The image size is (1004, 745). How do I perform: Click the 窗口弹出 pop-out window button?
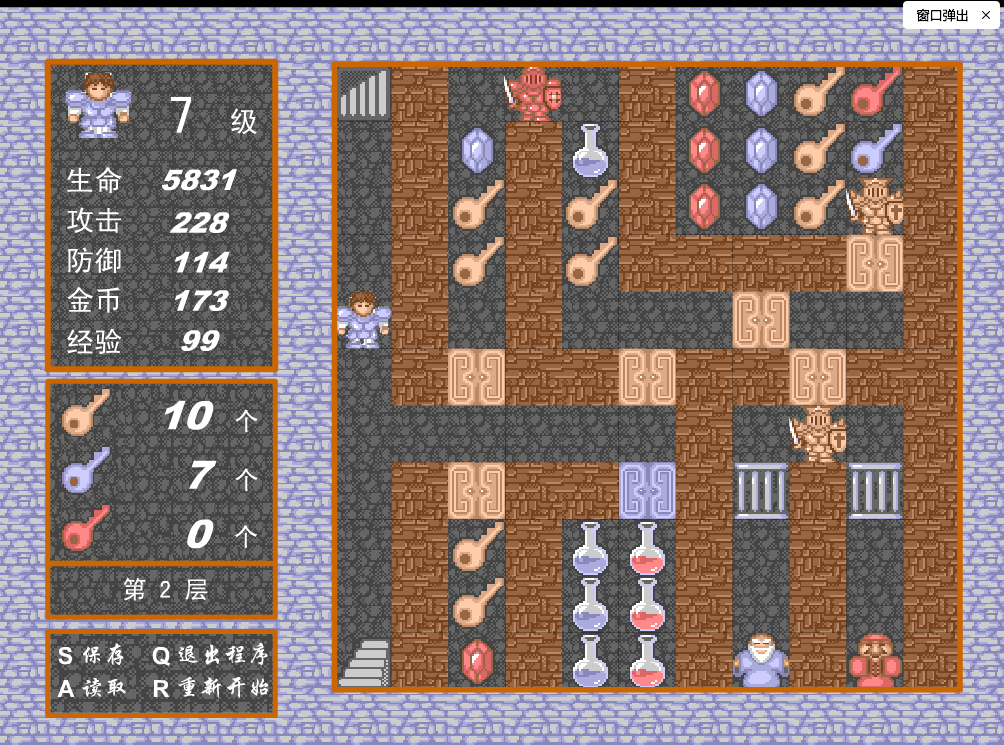[x=942, y=15]
